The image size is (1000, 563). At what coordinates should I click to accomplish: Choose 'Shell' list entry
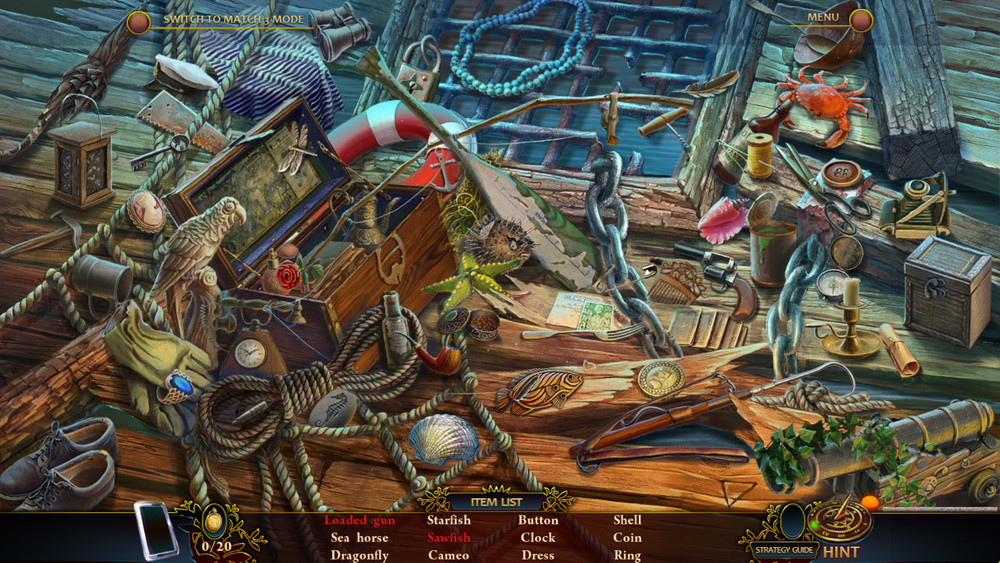click(x=628, y=520)
